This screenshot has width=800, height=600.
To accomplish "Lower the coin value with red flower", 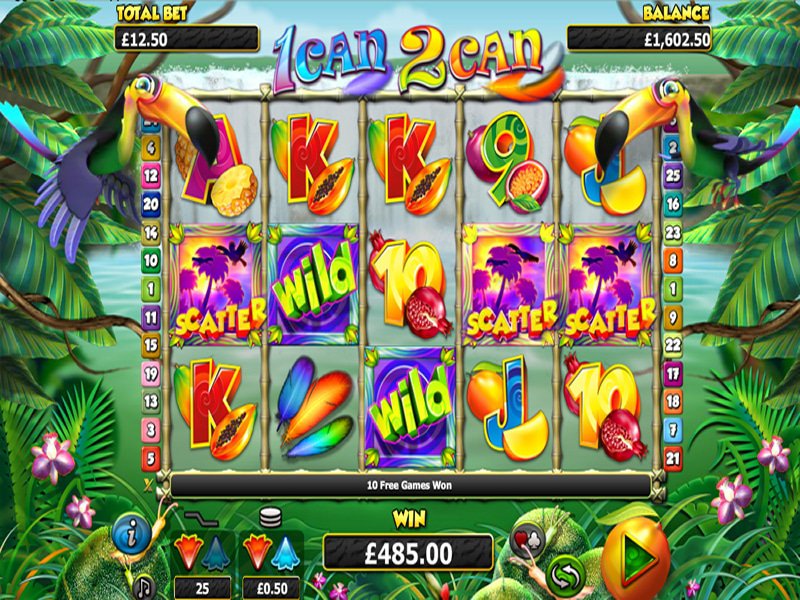I will pos(258,551).
